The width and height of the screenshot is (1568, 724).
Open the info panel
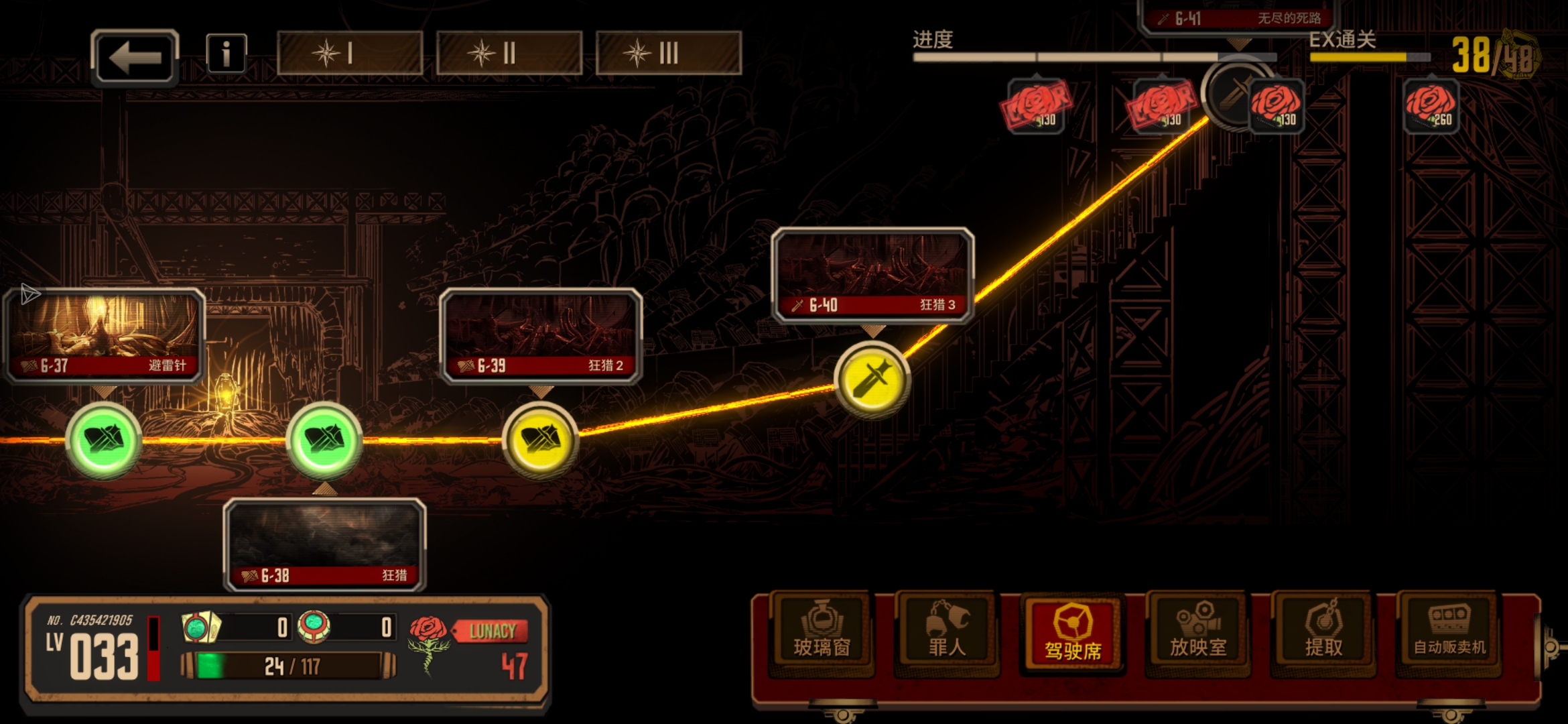(x=226, y=54)
